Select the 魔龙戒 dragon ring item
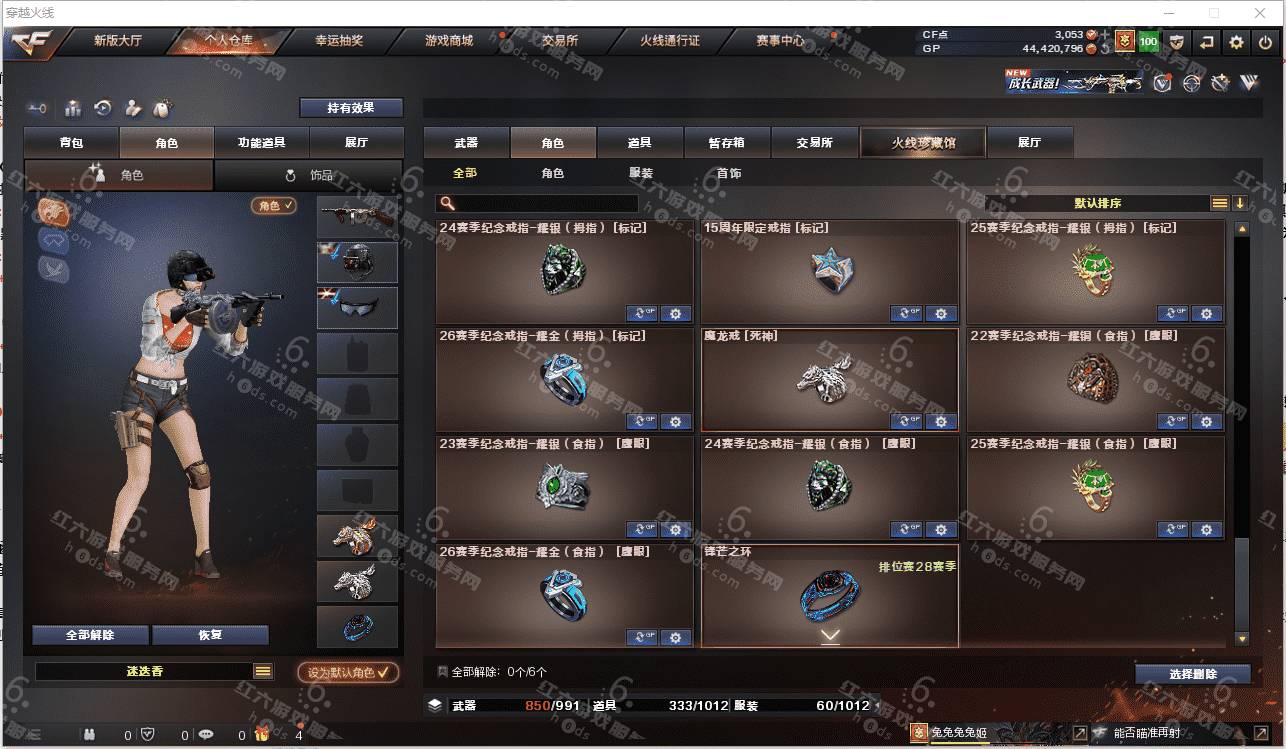 click(829, 379)
